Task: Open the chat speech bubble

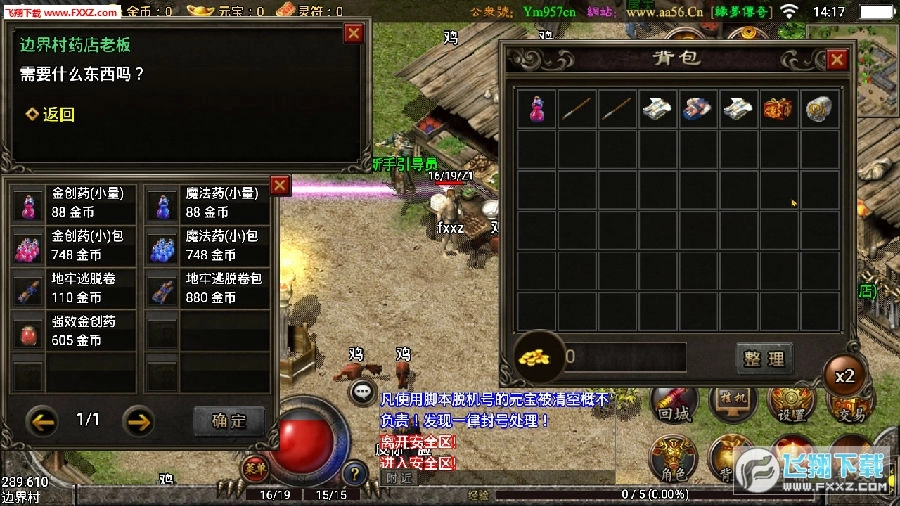Action: (x=363, y=393)
